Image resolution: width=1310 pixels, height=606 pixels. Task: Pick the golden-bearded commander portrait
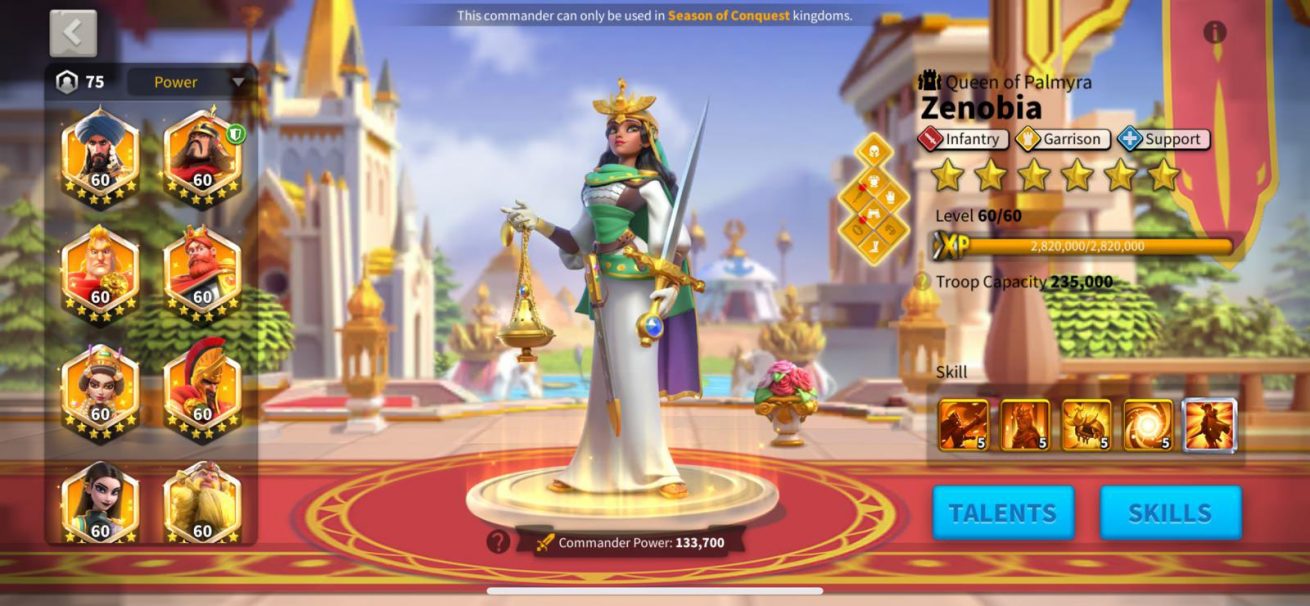pyautogui.click(x=202, y=502)
